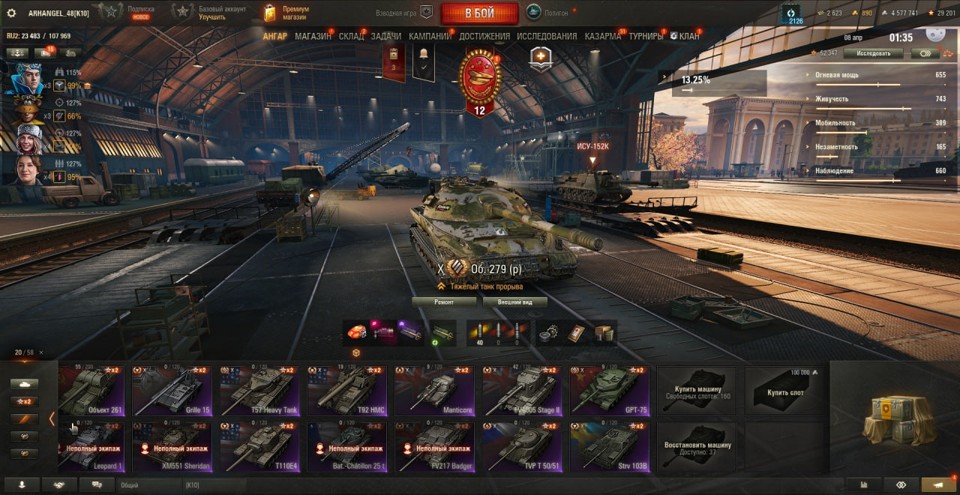Click the Купить слот tile
This screenshot has width=960, height=495.
783,391
